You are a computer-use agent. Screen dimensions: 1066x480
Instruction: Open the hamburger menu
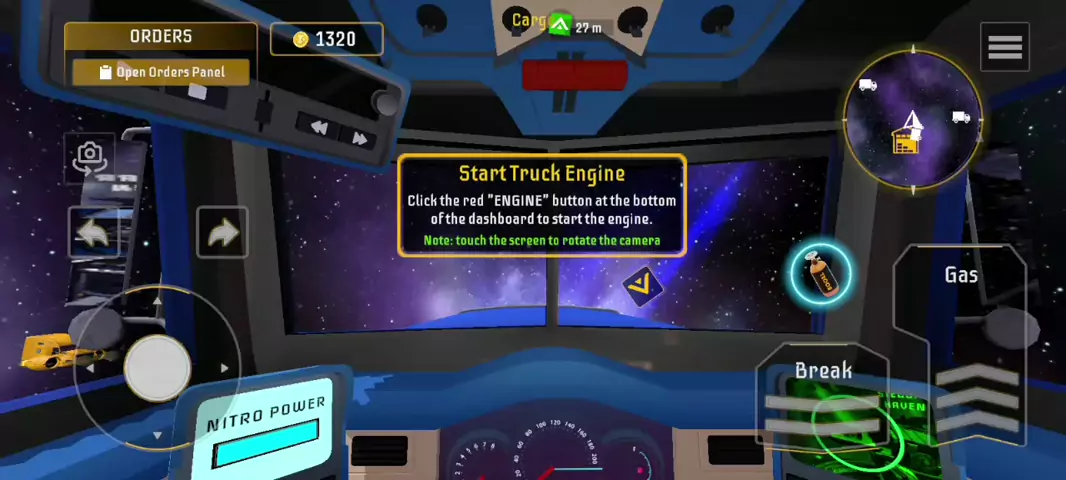click(1004, 47)
